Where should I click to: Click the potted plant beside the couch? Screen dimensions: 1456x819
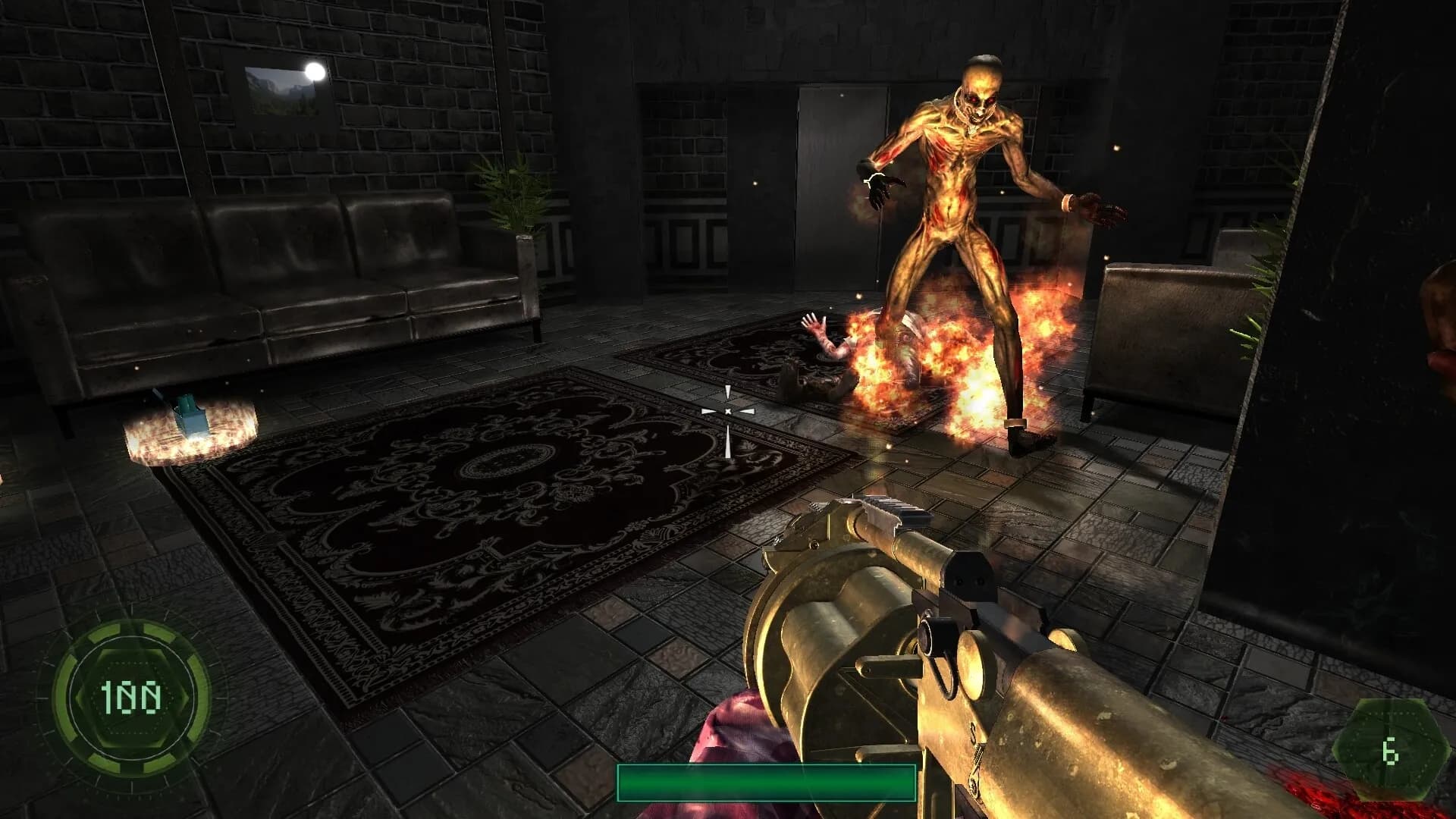pyautogui.click(x=516, y=205)
